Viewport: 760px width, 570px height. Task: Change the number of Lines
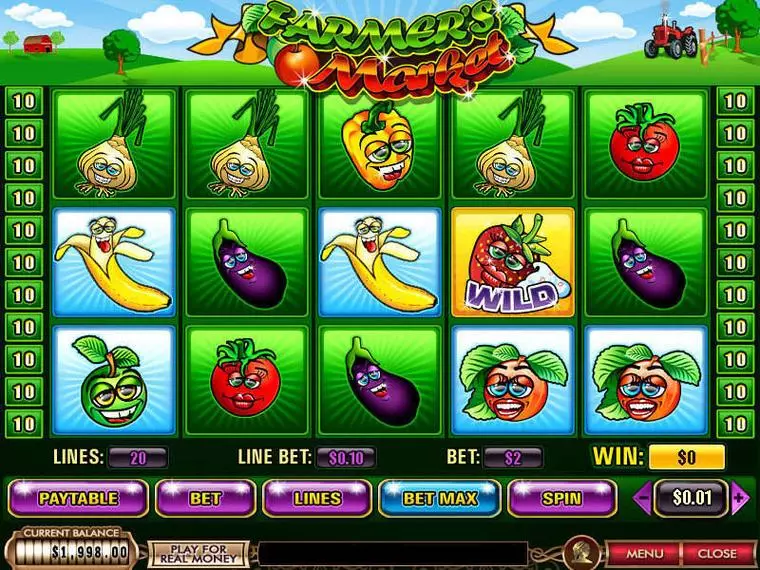coord(317,497)
